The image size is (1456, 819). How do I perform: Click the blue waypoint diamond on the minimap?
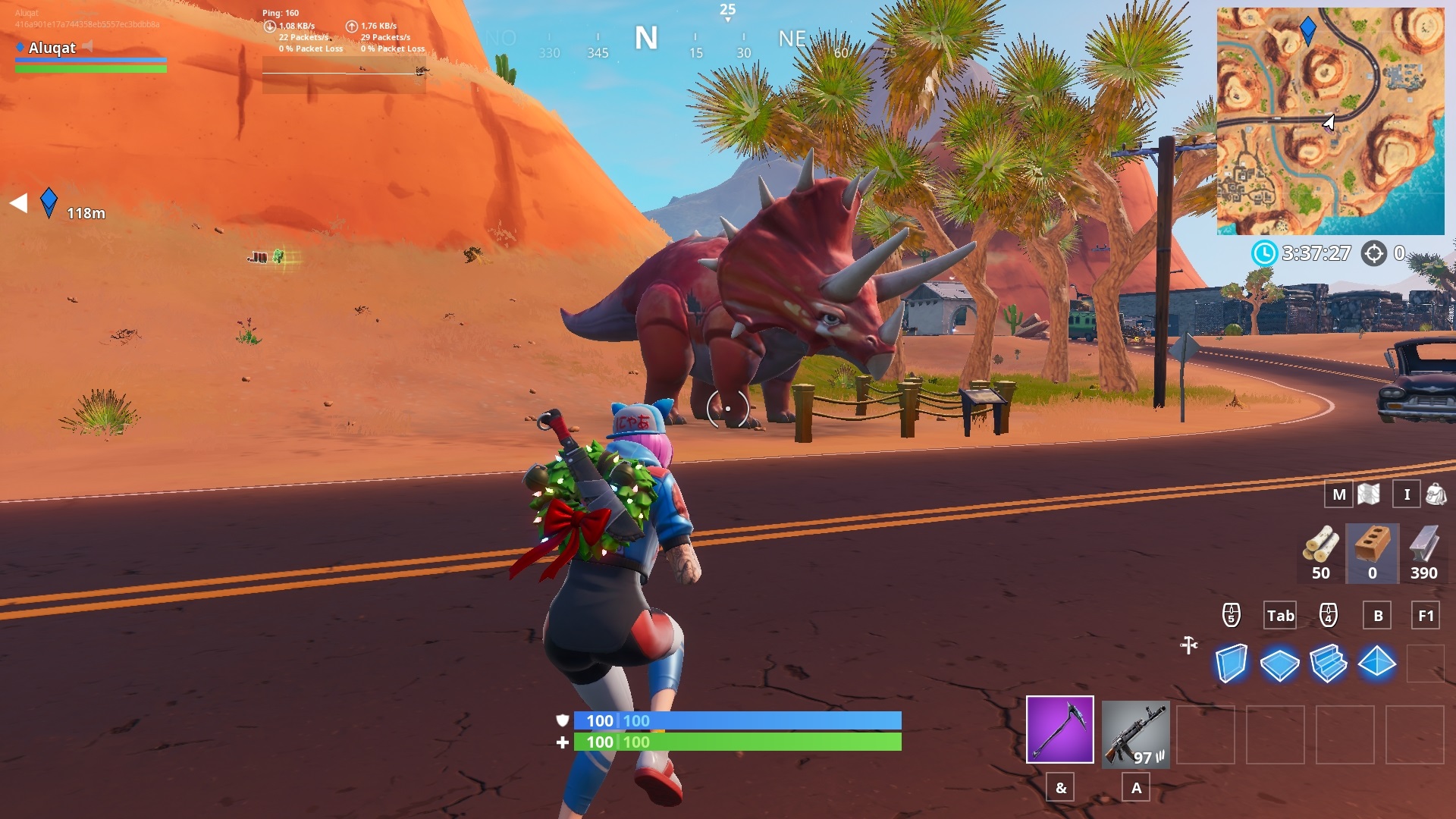pyautogui.click(x=1307, y=26)
